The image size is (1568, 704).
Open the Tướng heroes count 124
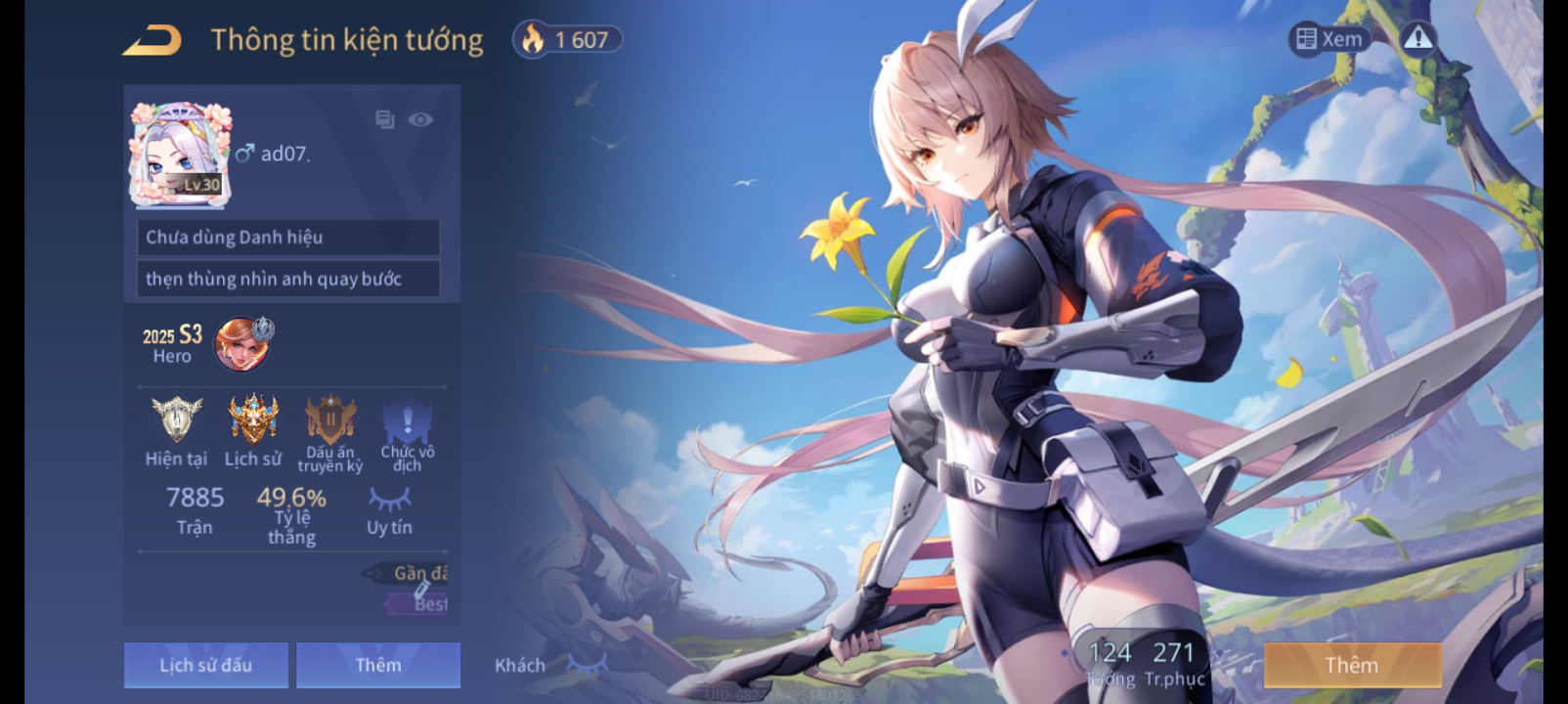(1111, 662)
